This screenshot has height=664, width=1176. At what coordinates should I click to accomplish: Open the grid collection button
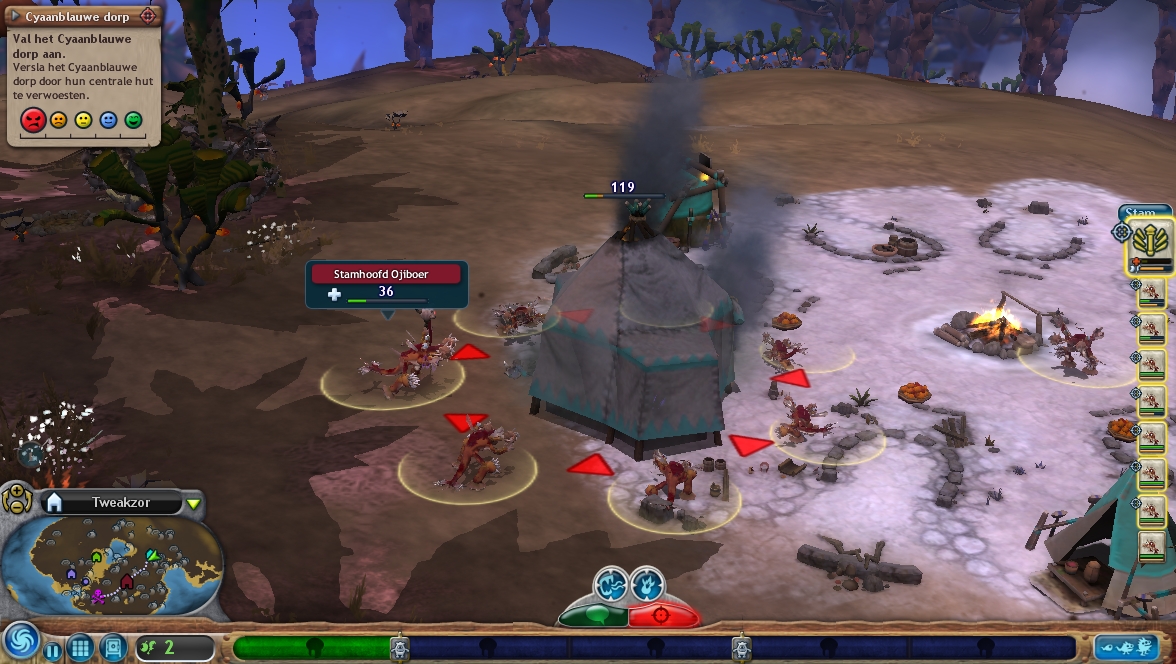coord(80,647)
